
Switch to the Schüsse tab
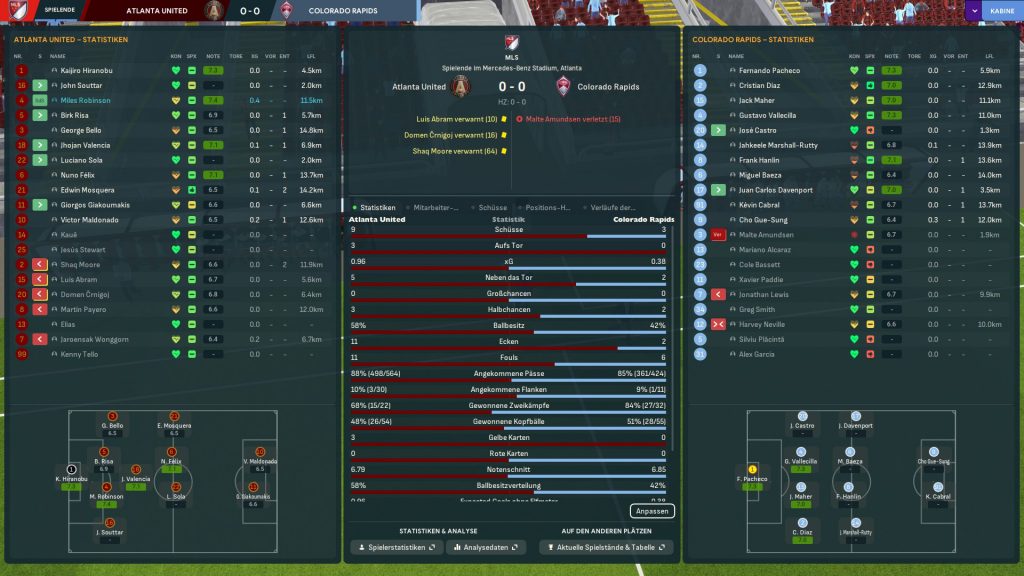tap(493, 207)
